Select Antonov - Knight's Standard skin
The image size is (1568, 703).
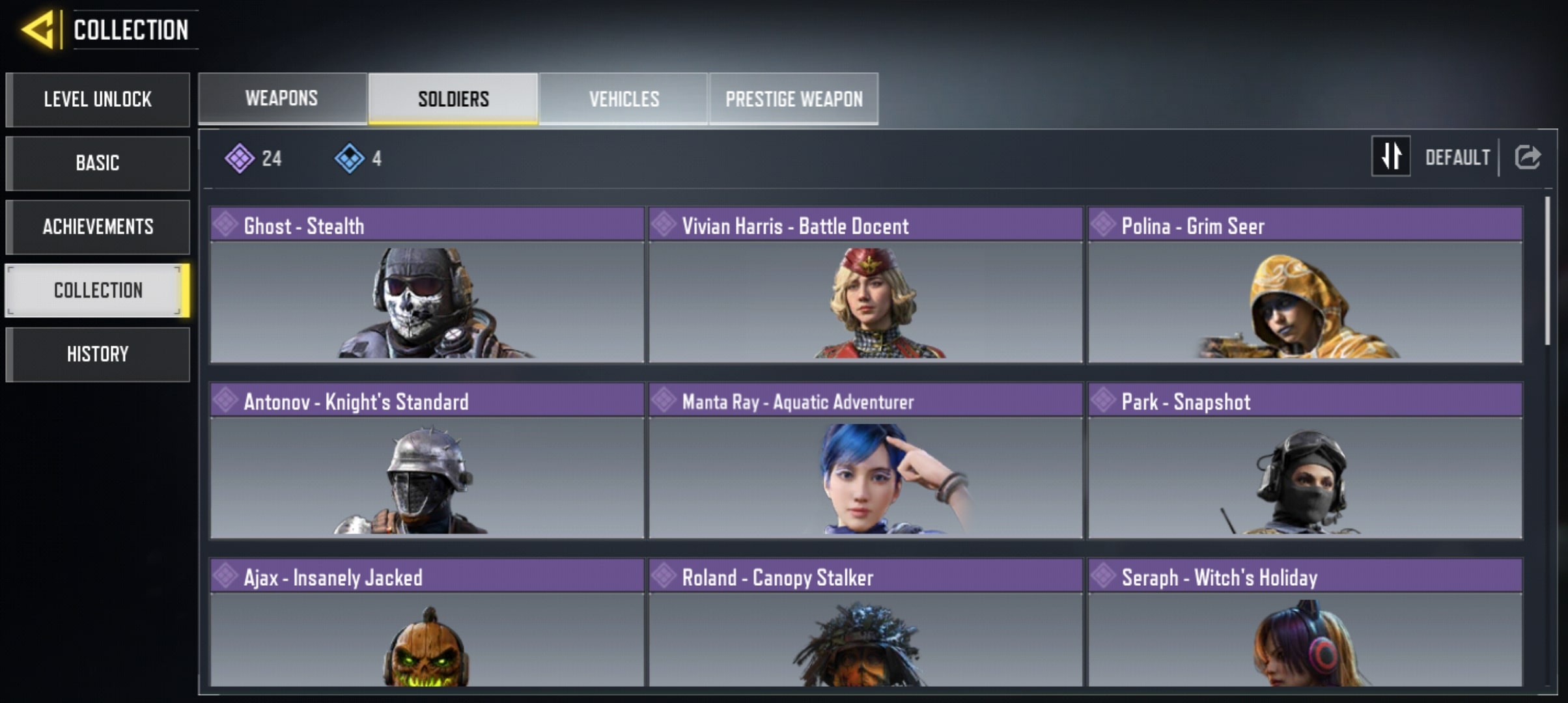(x=427, y=461)
